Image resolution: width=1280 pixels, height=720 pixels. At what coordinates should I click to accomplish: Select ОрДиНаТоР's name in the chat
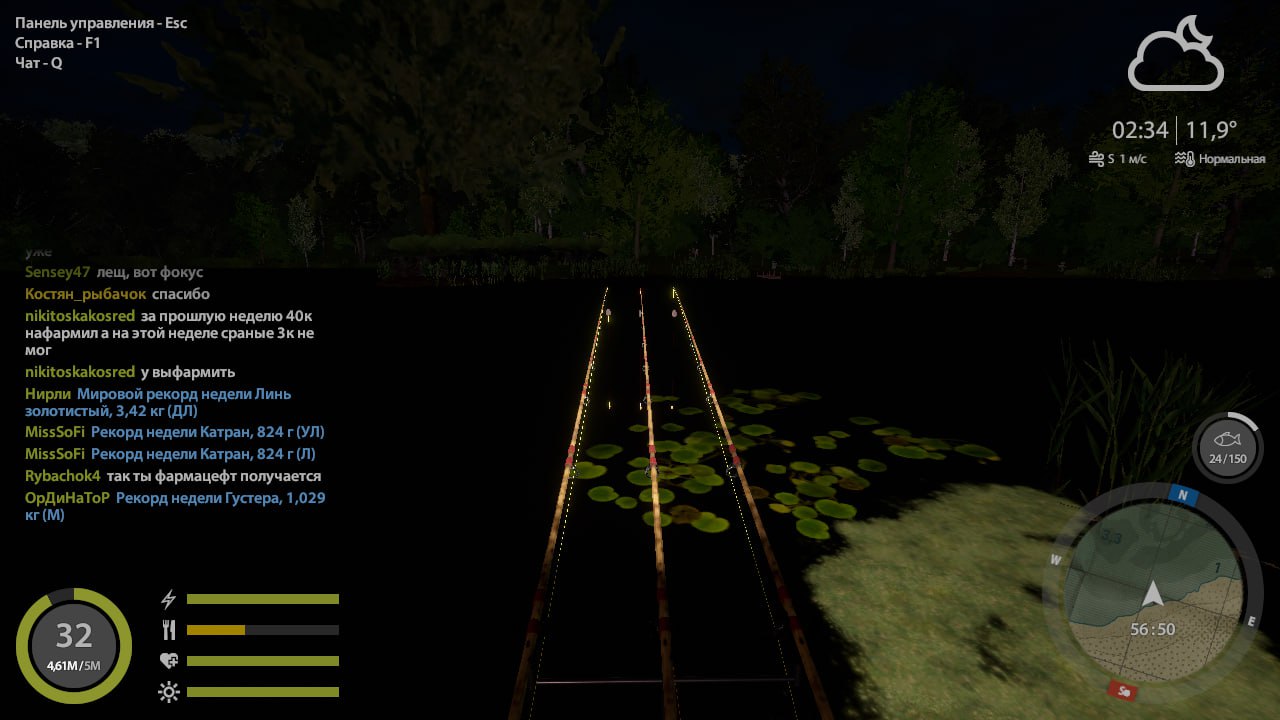coord(67,498)
